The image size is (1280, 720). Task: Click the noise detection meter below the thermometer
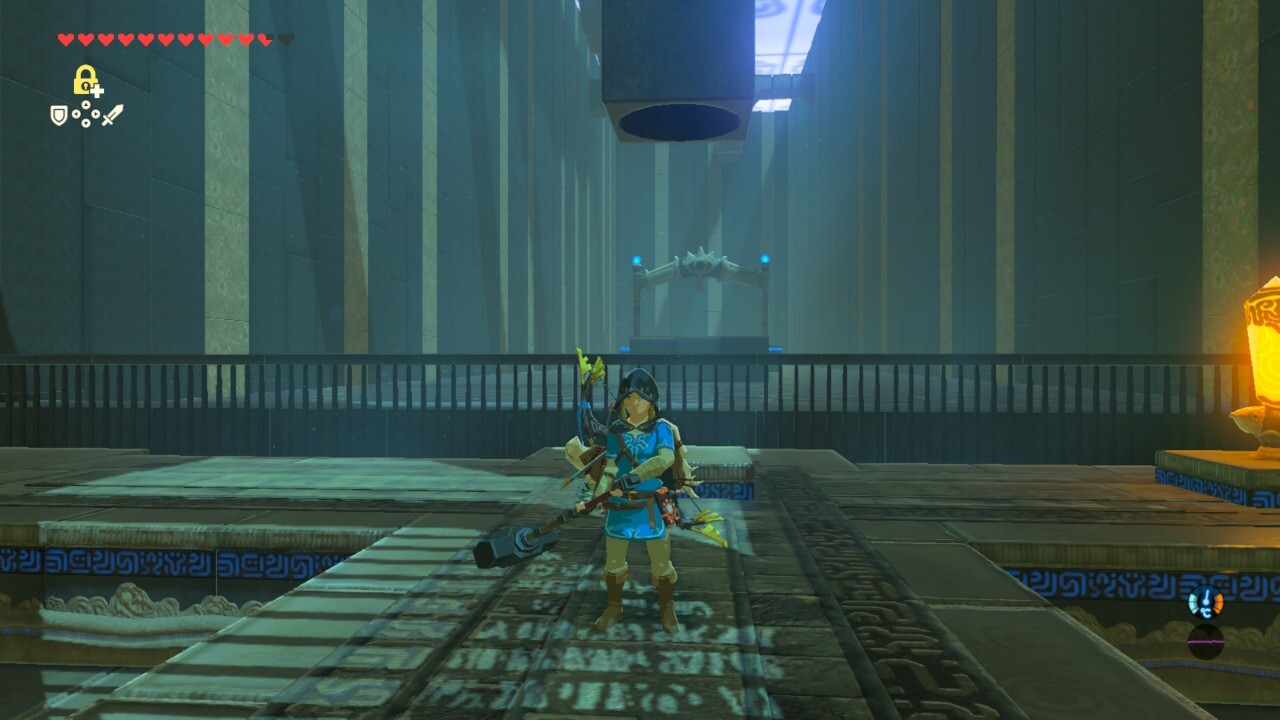[1205, 642]
